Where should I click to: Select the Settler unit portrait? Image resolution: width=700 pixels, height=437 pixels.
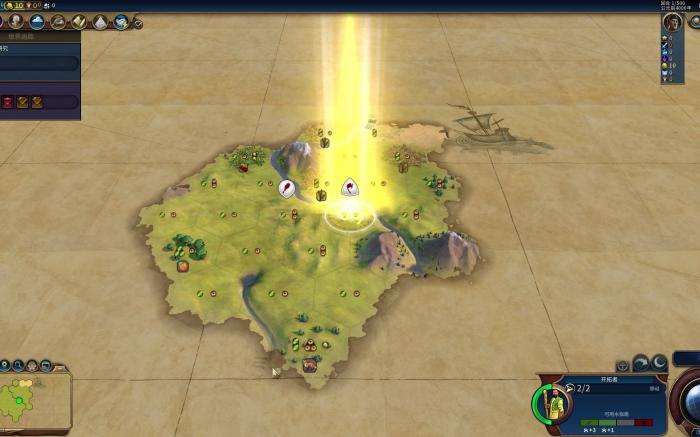pos(553,403)
